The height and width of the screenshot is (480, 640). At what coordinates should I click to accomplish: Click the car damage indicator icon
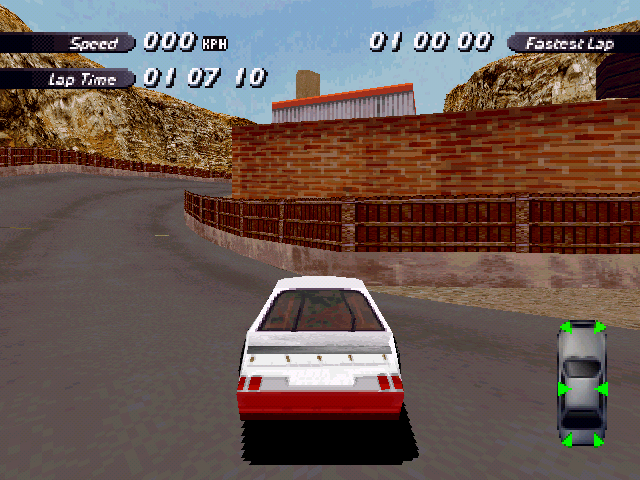581,384
